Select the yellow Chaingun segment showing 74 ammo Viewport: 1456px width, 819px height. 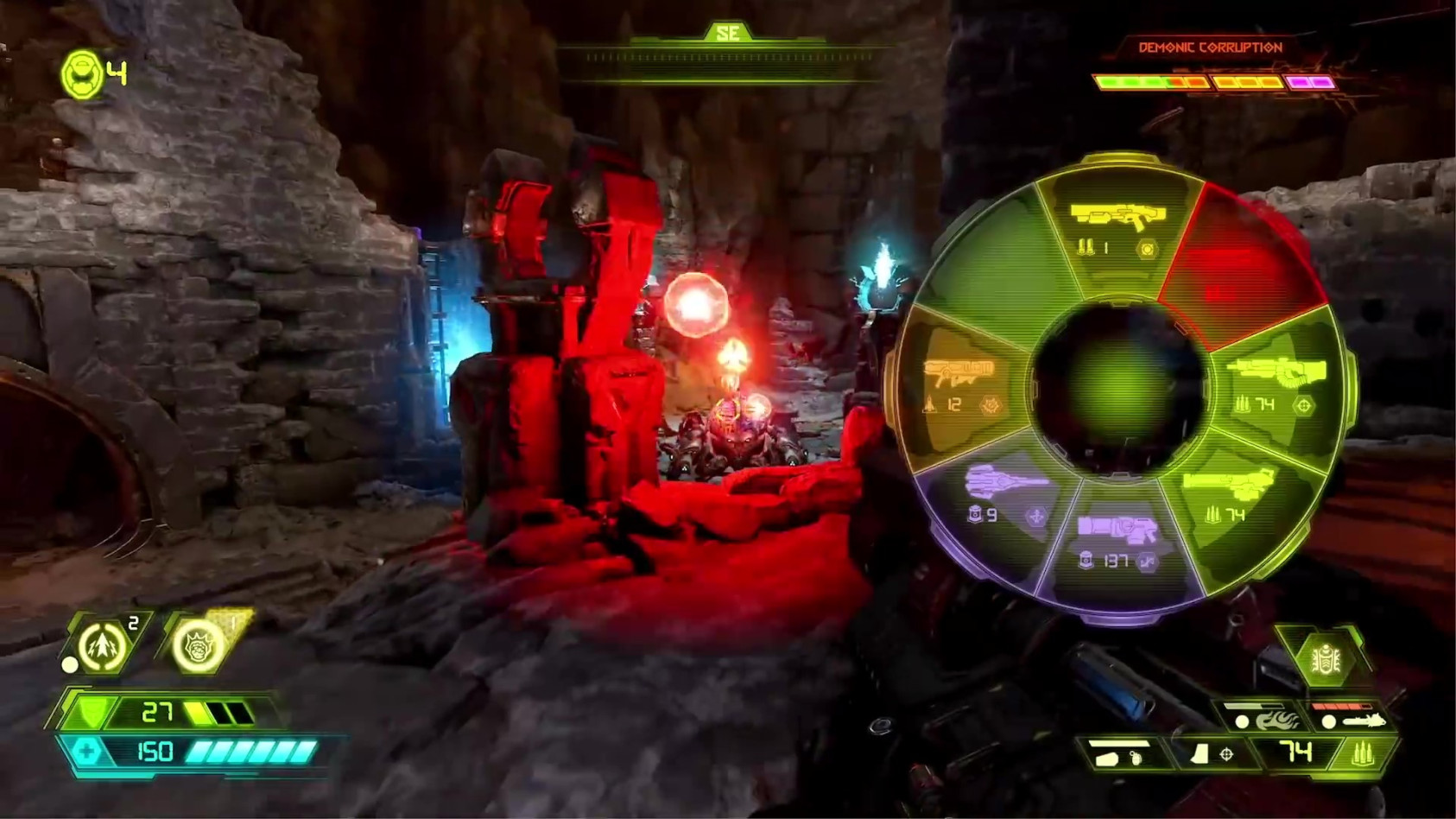point(1241,491)
